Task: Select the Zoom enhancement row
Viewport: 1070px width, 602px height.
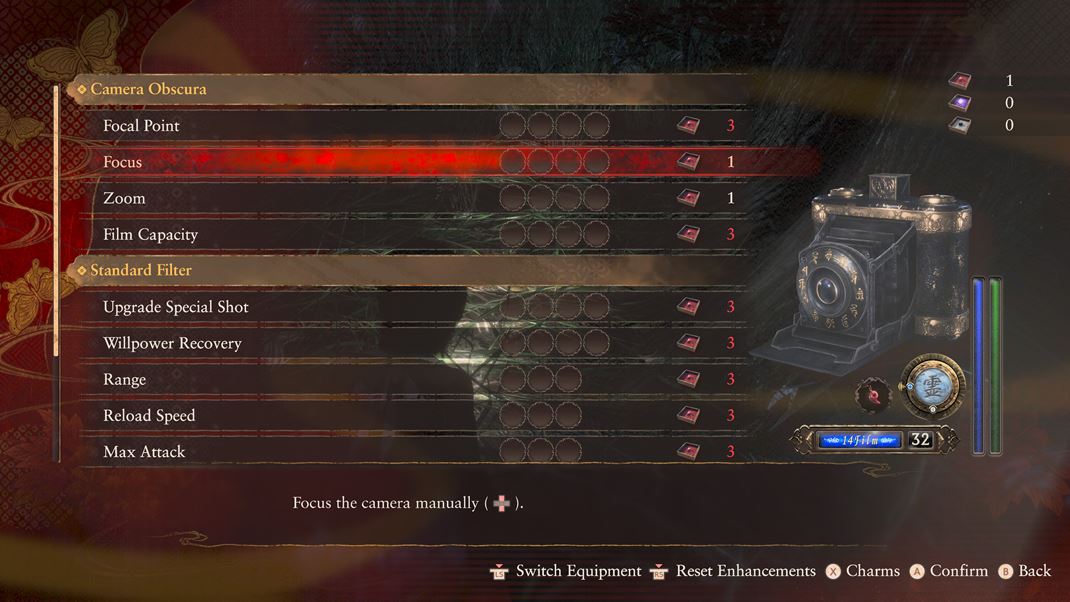Action: click(x=125, y=198)
